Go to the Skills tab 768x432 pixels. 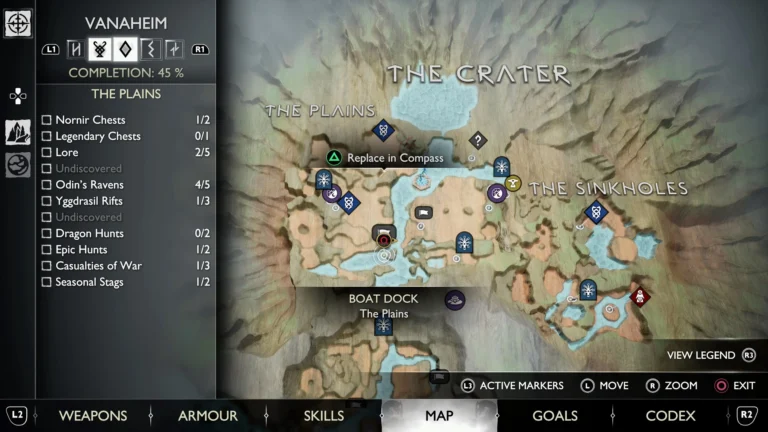point(323,416)
